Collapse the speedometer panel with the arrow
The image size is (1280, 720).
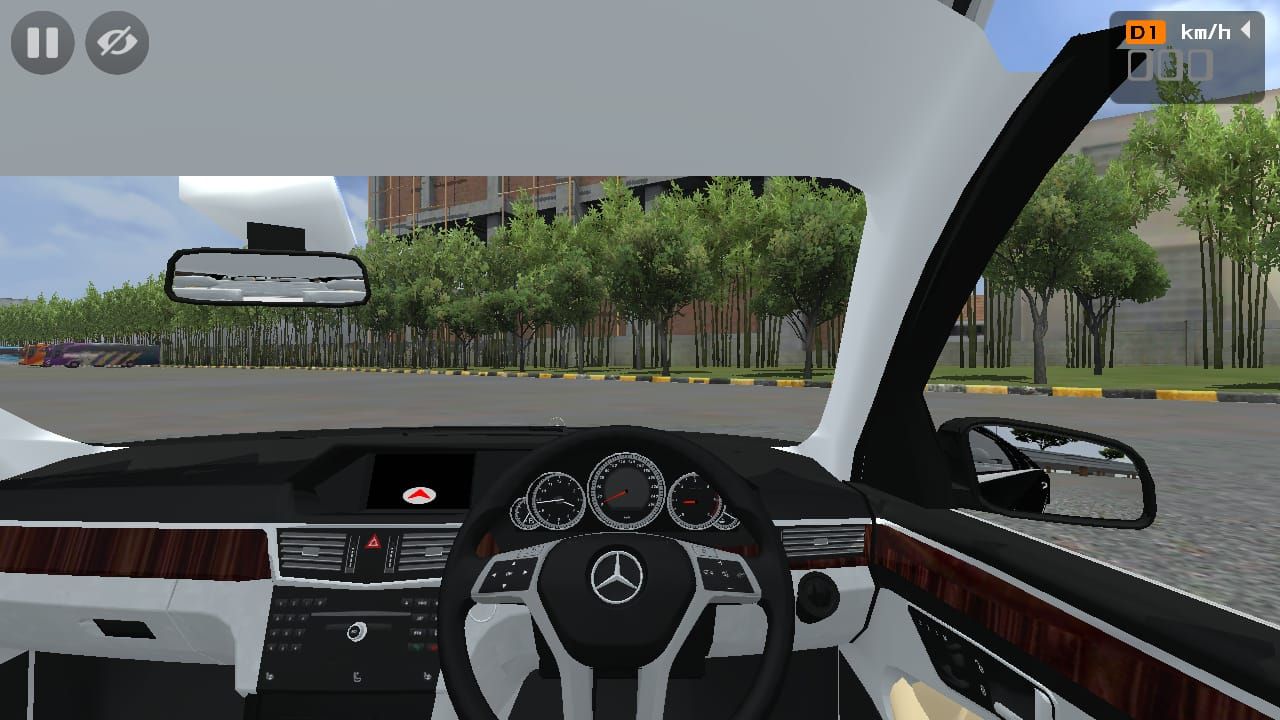(x=1246, y=30)
